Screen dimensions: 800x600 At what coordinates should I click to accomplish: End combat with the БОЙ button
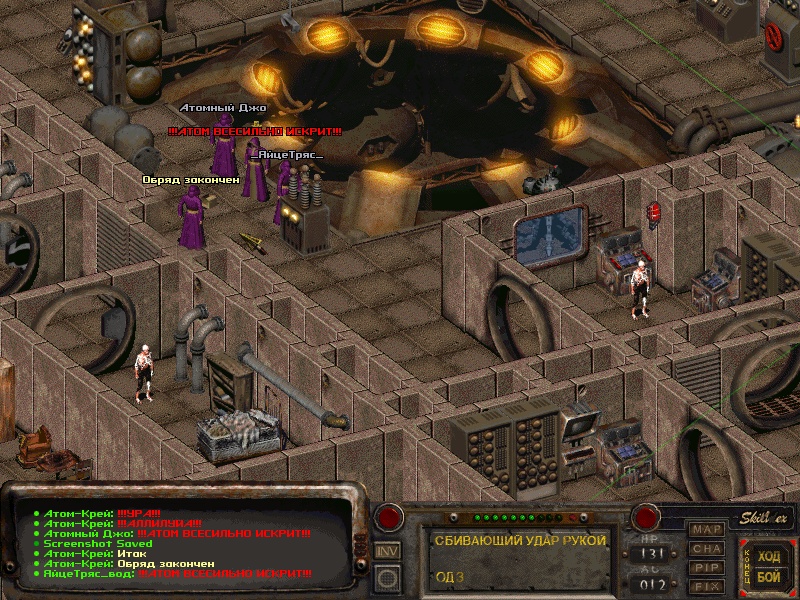tap(768, 578)
